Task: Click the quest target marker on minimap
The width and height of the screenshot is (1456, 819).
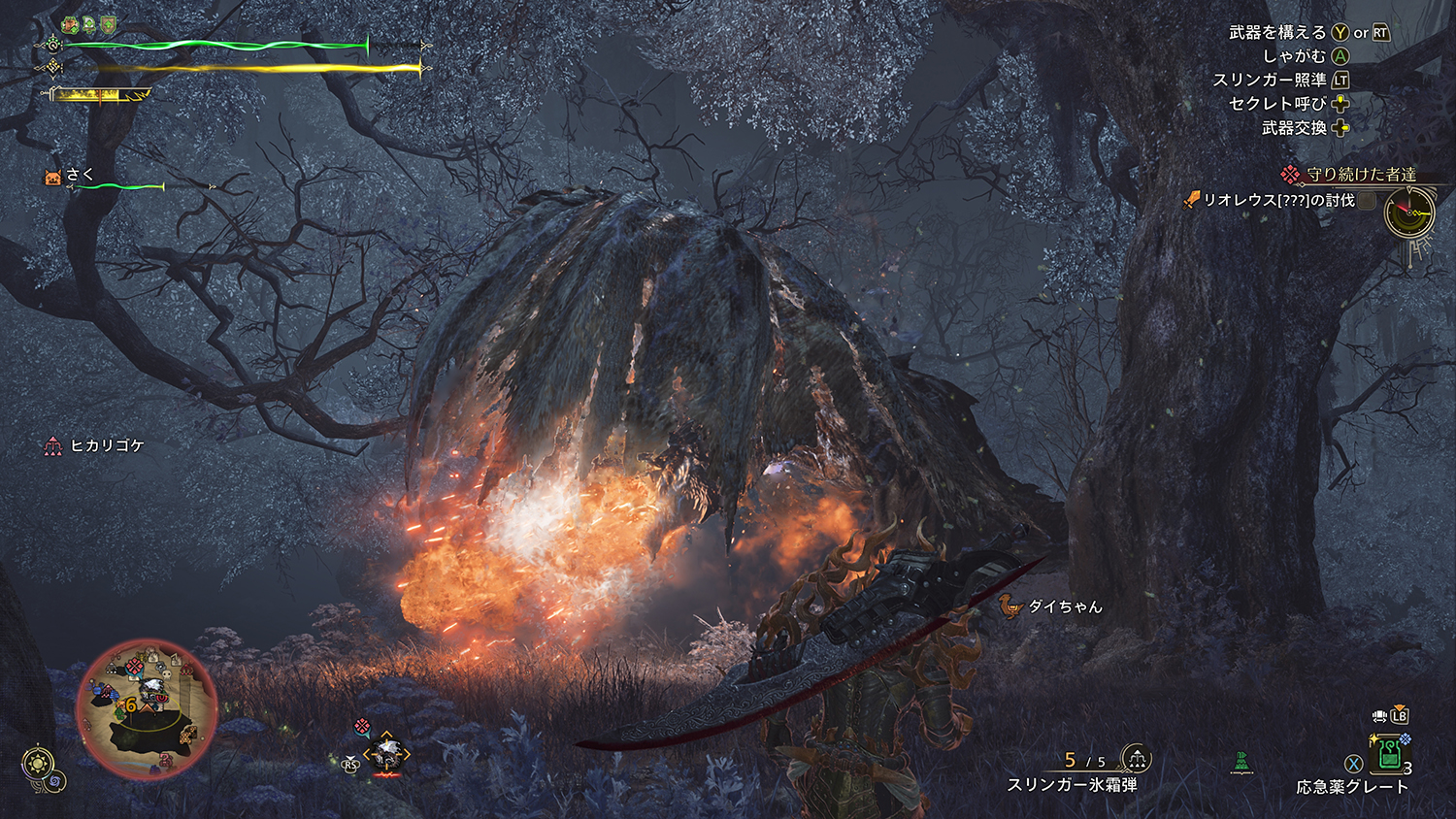Action: point(135,665)
